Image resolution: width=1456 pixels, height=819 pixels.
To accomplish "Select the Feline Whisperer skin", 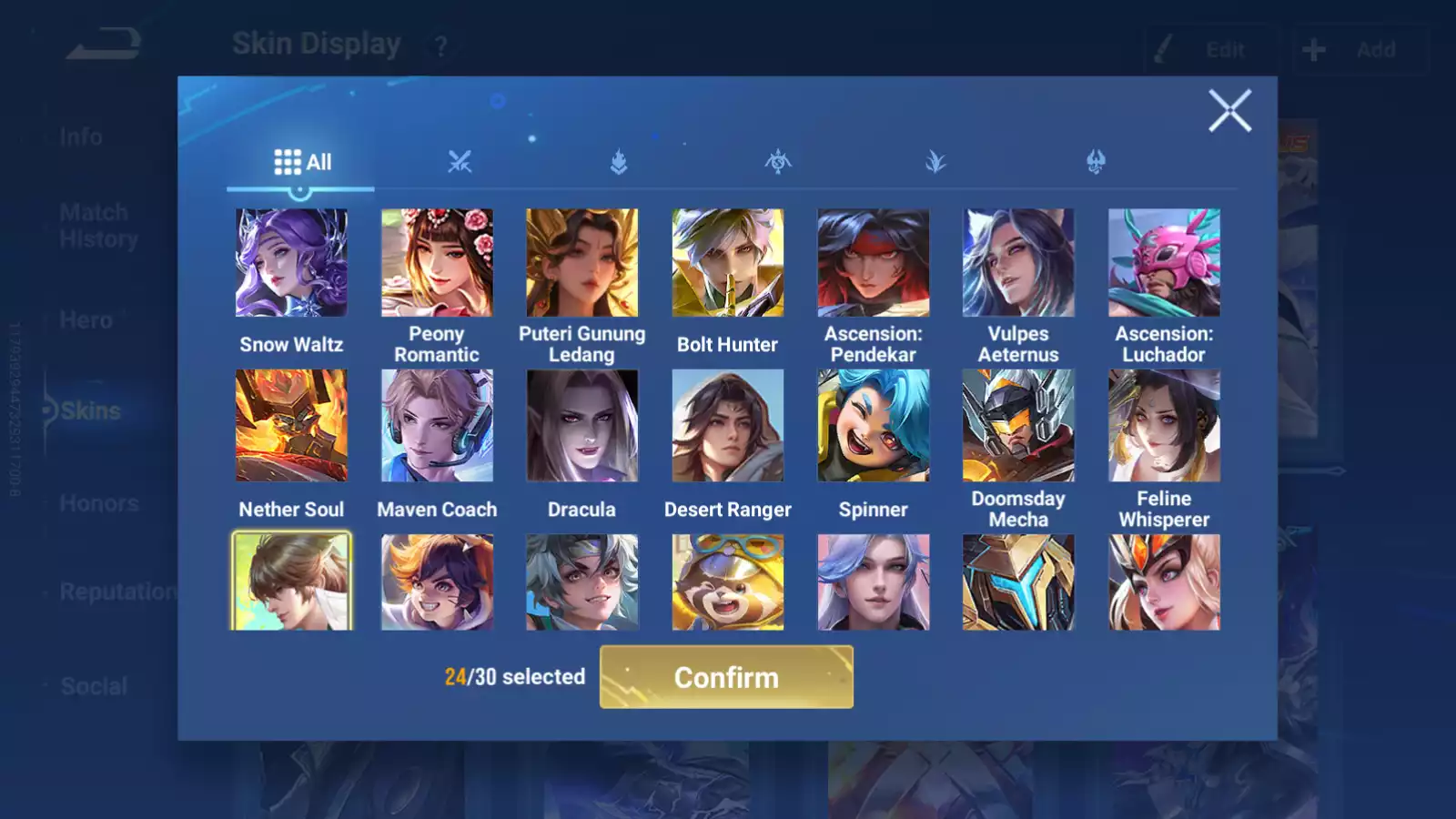I will point(1164,425).
